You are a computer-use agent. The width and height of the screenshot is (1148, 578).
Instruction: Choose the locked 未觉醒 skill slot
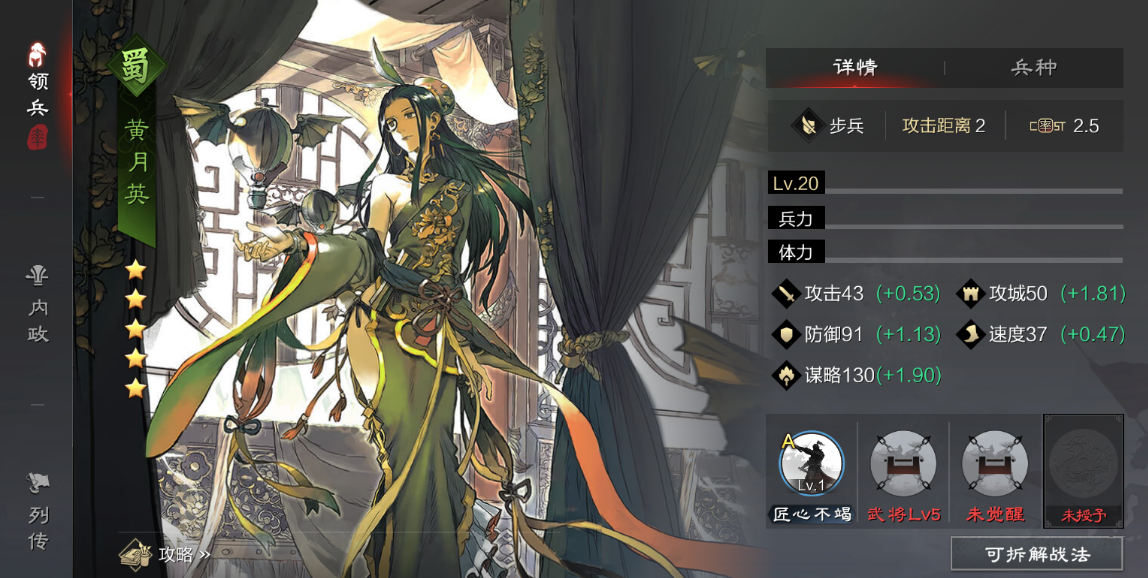[994, 465]
